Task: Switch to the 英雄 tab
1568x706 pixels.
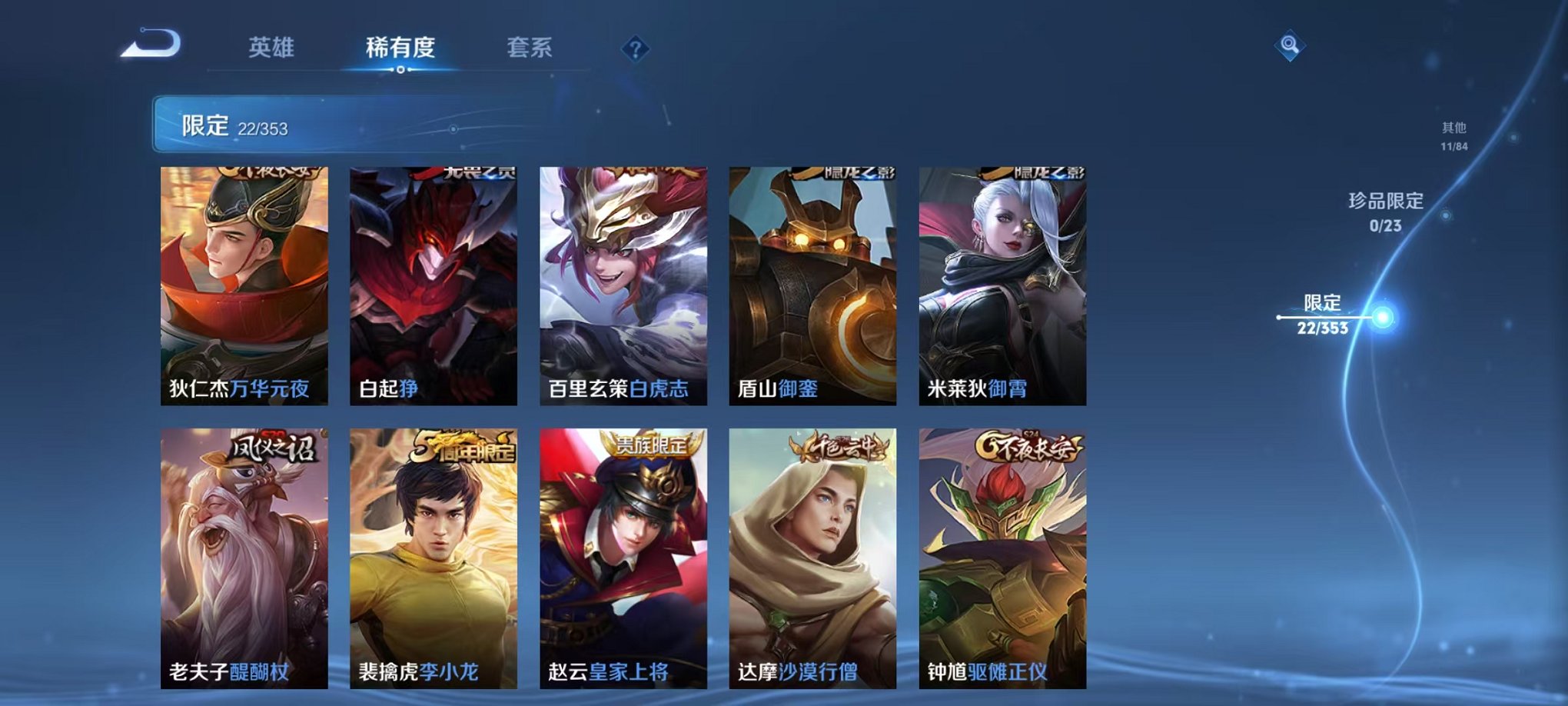Action: pyautogui.click(x=271, y=48)
